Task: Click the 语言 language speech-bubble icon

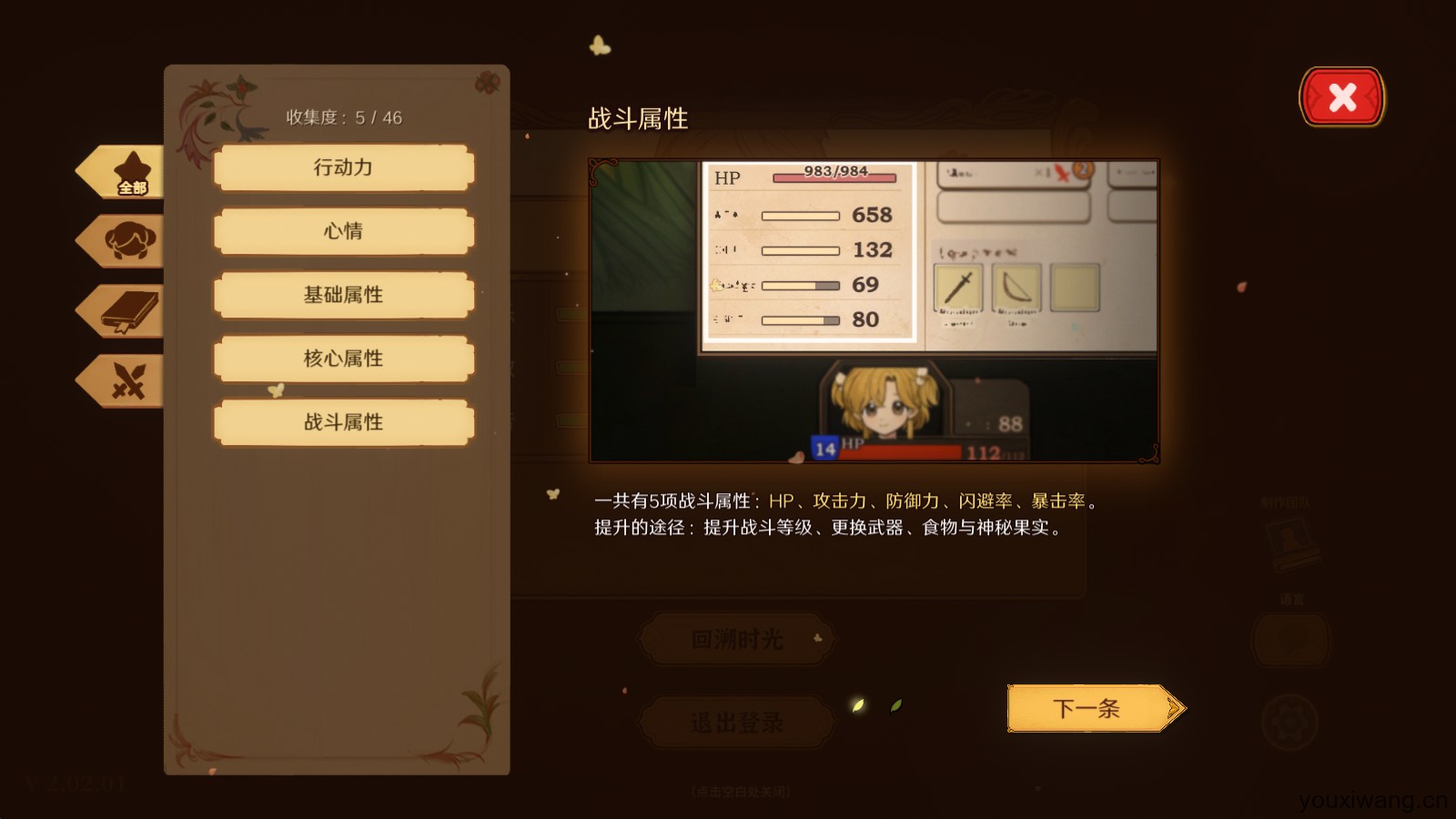Action: point(1292,640)
